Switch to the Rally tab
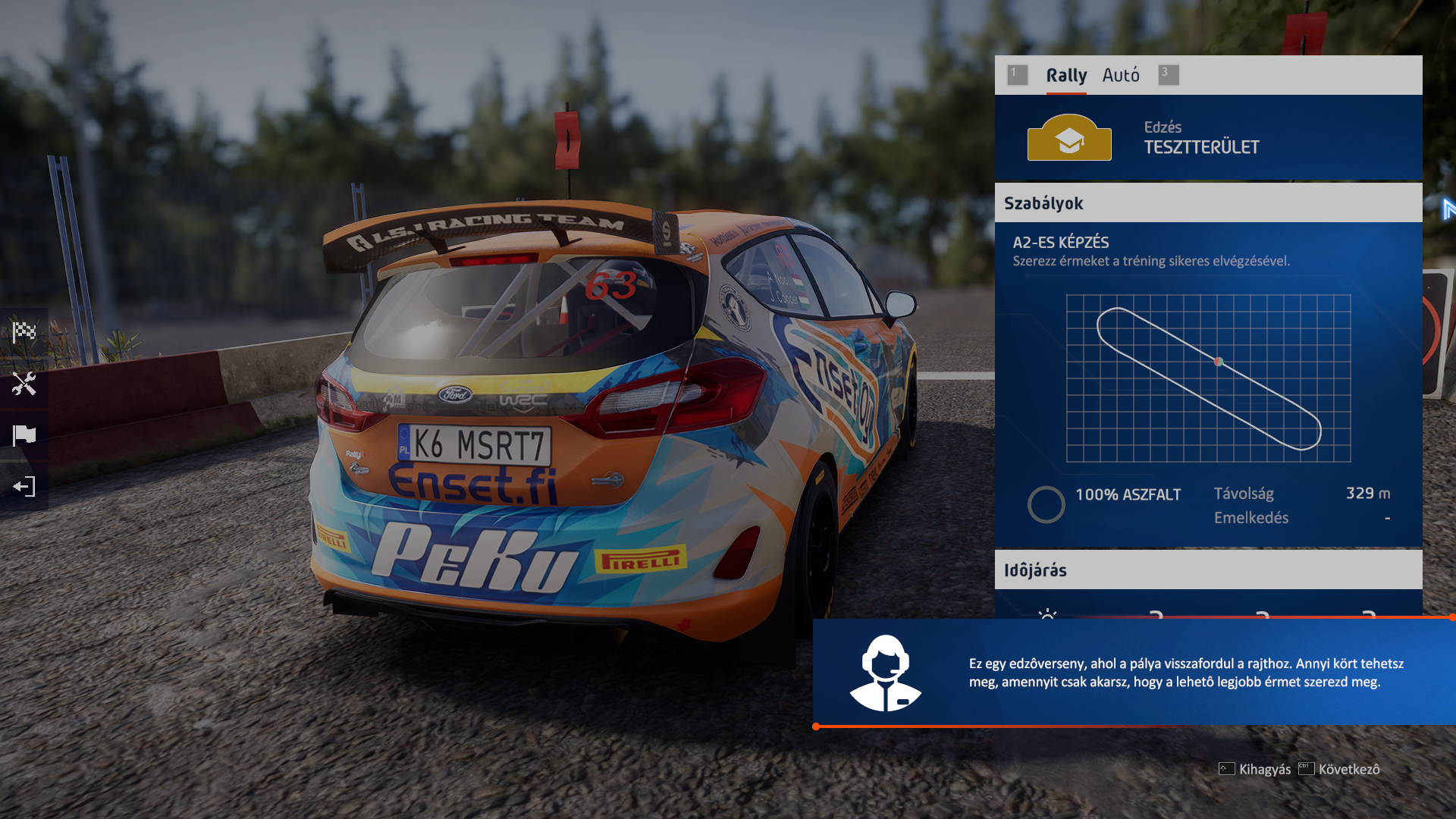The image size is (1456, 819). click(x=1066, y=75)
